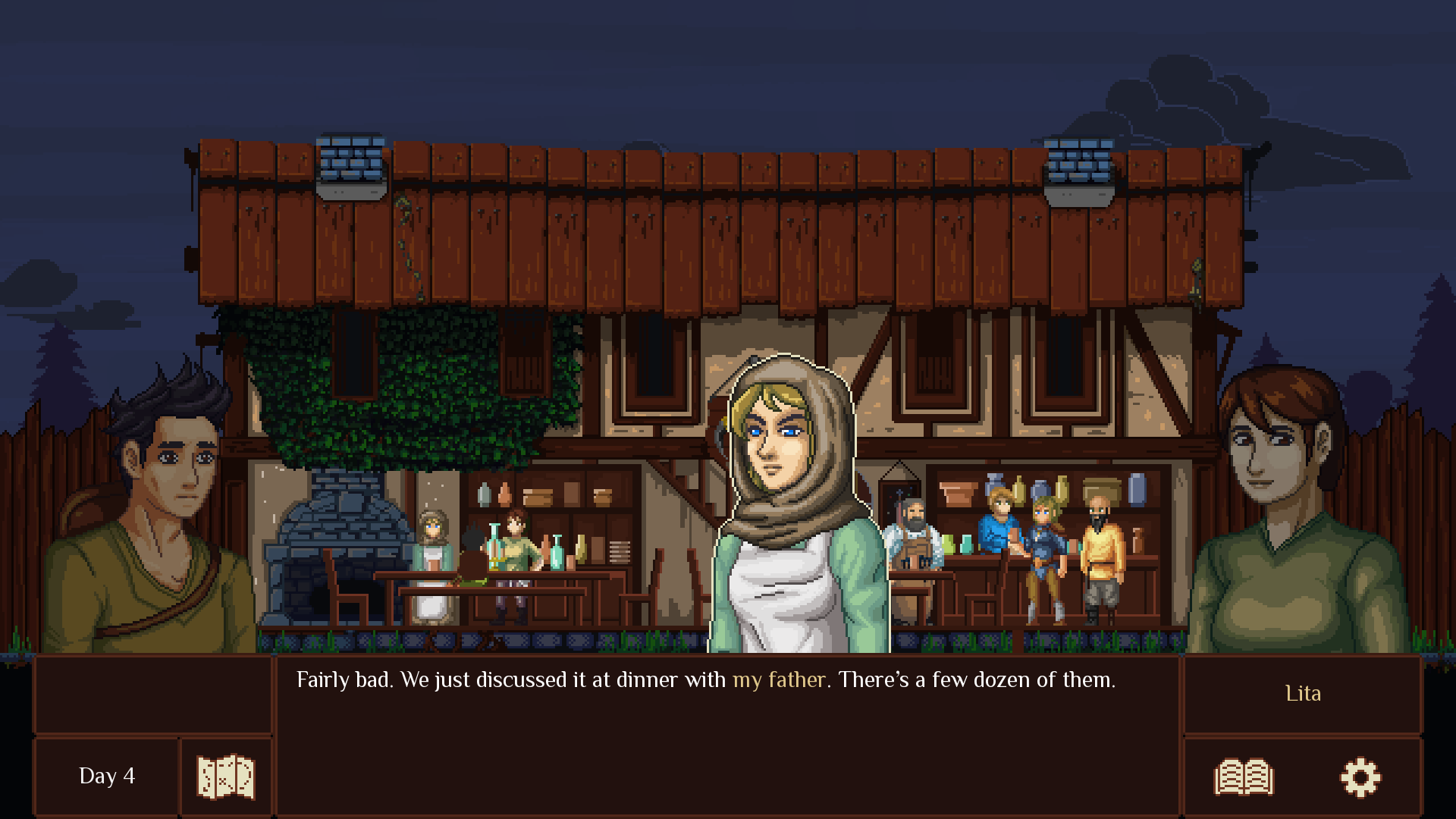Open settings with the gear icon
The width and height of the screenshot is (1456, 819).
click(x=1360, y=777)
